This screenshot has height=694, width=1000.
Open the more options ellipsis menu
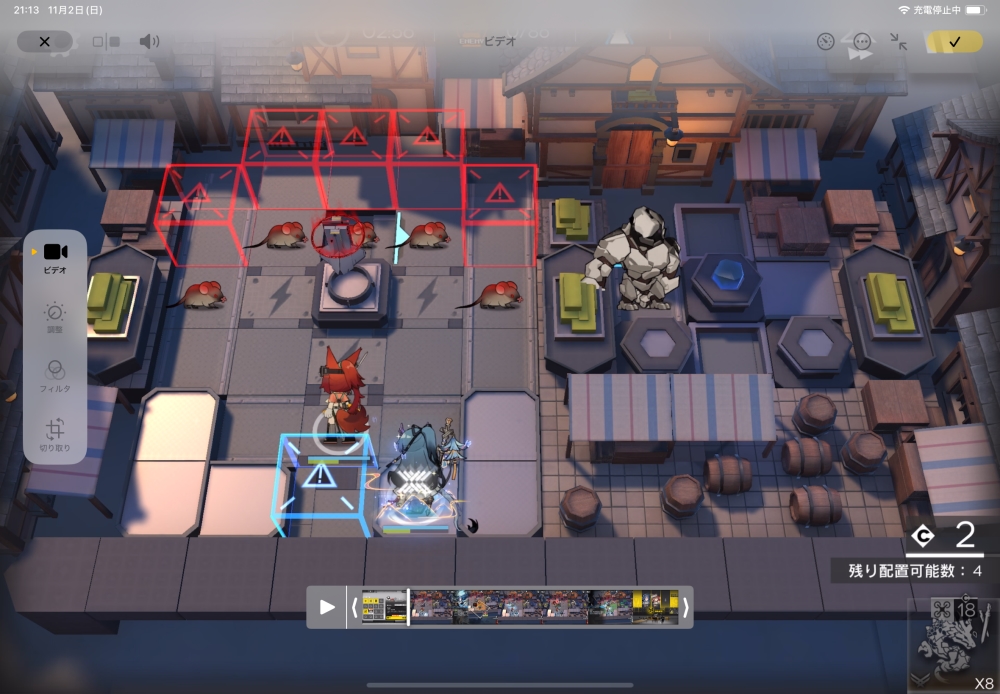click(862, 41)
